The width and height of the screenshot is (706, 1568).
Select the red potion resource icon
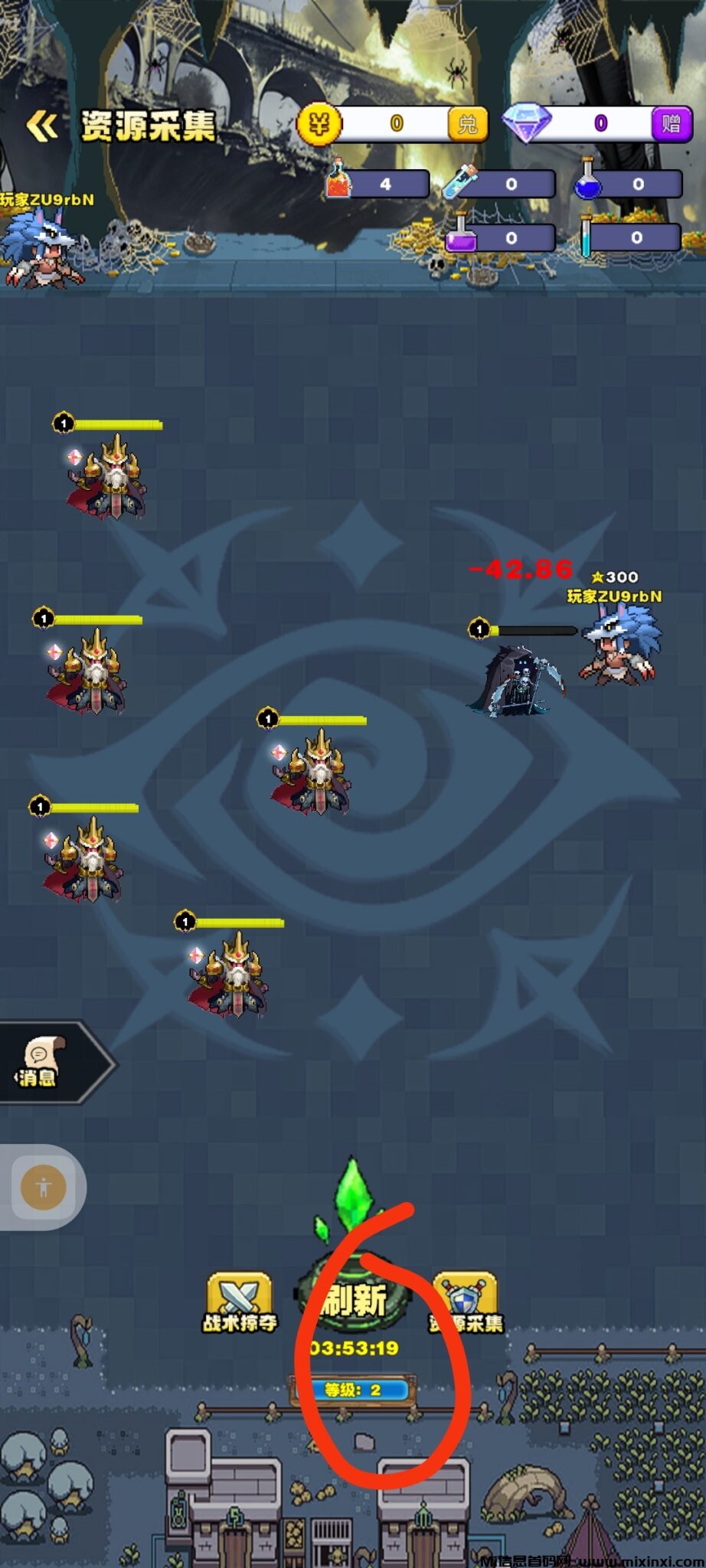tap(338, 181)
